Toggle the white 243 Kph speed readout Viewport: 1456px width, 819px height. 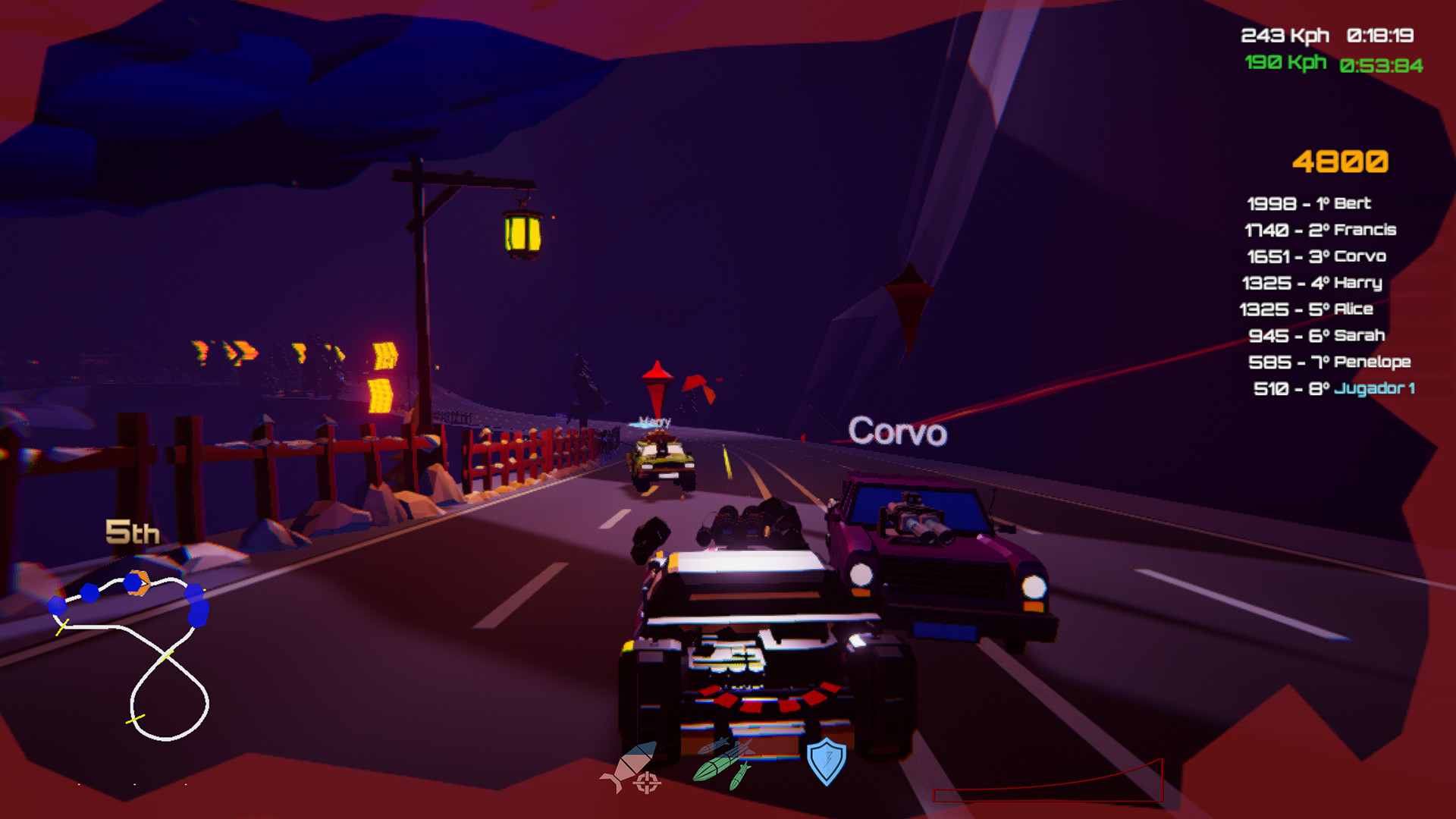click(x=1285, y=33)
